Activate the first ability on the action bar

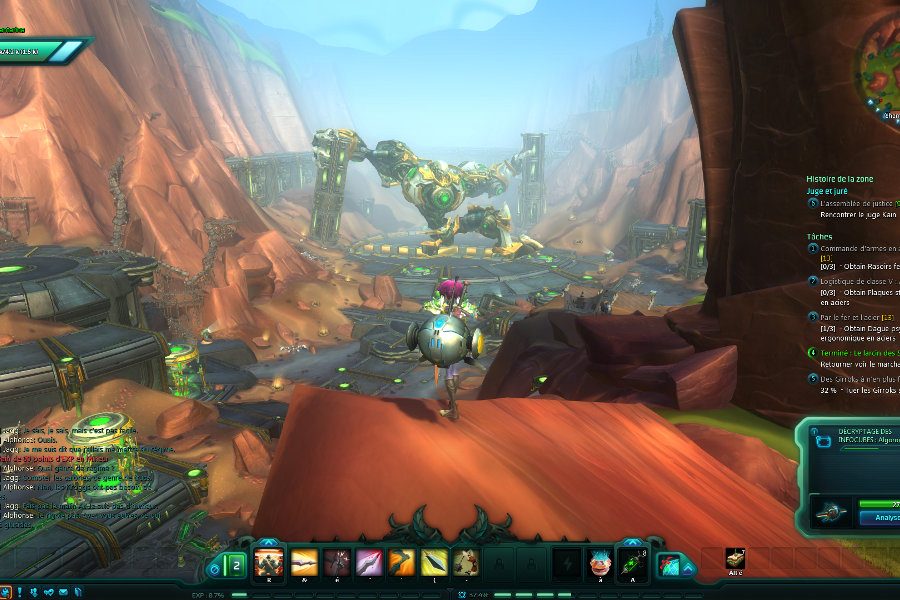(x=270, y=563)
